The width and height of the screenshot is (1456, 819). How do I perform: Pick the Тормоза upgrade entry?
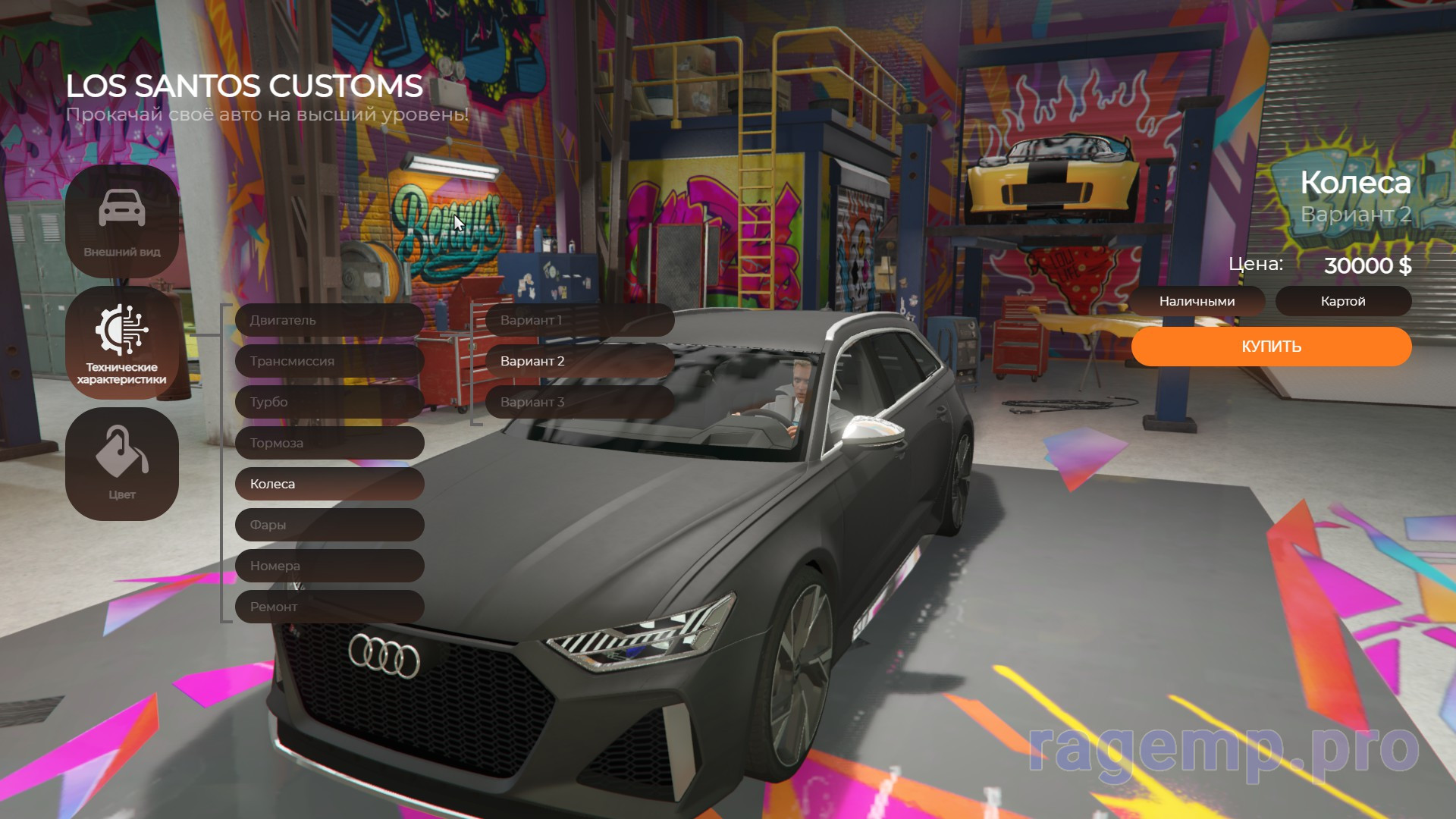(329, 443)
